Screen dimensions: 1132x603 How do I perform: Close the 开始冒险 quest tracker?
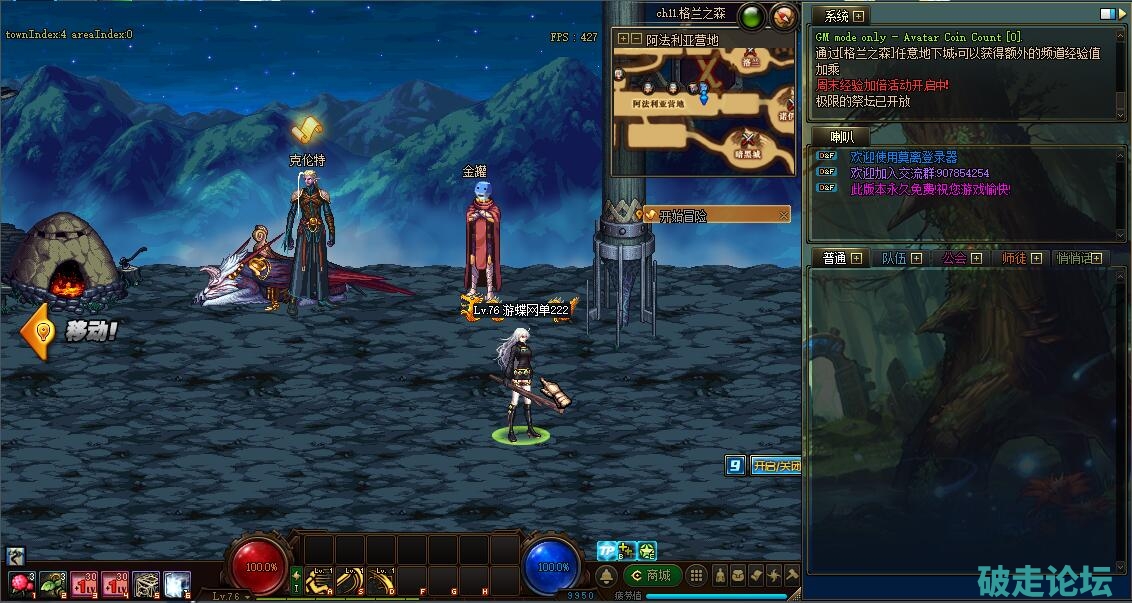click(x=784, y=215)
